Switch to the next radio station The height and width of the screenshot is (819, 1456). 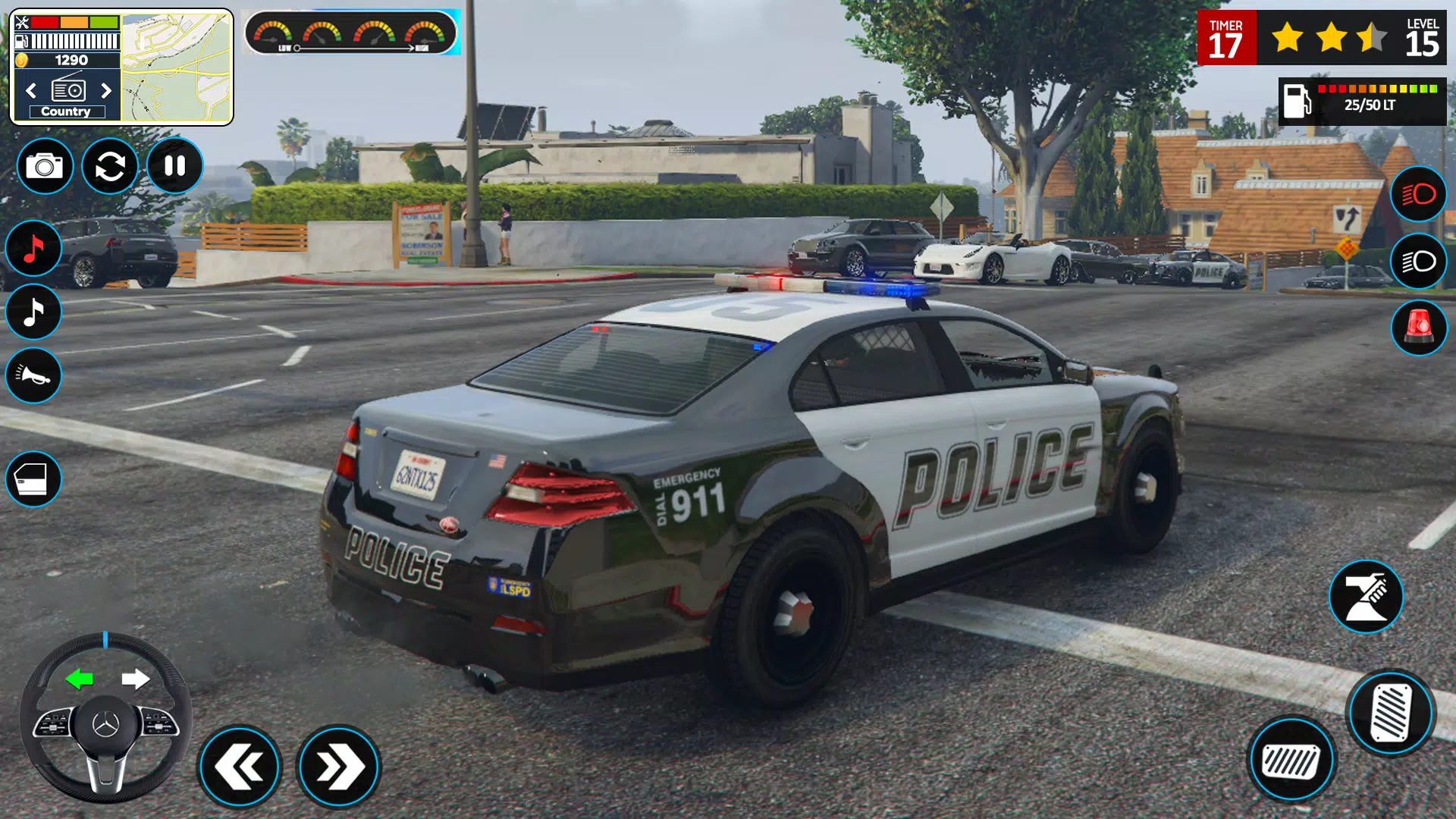[105, 90]
